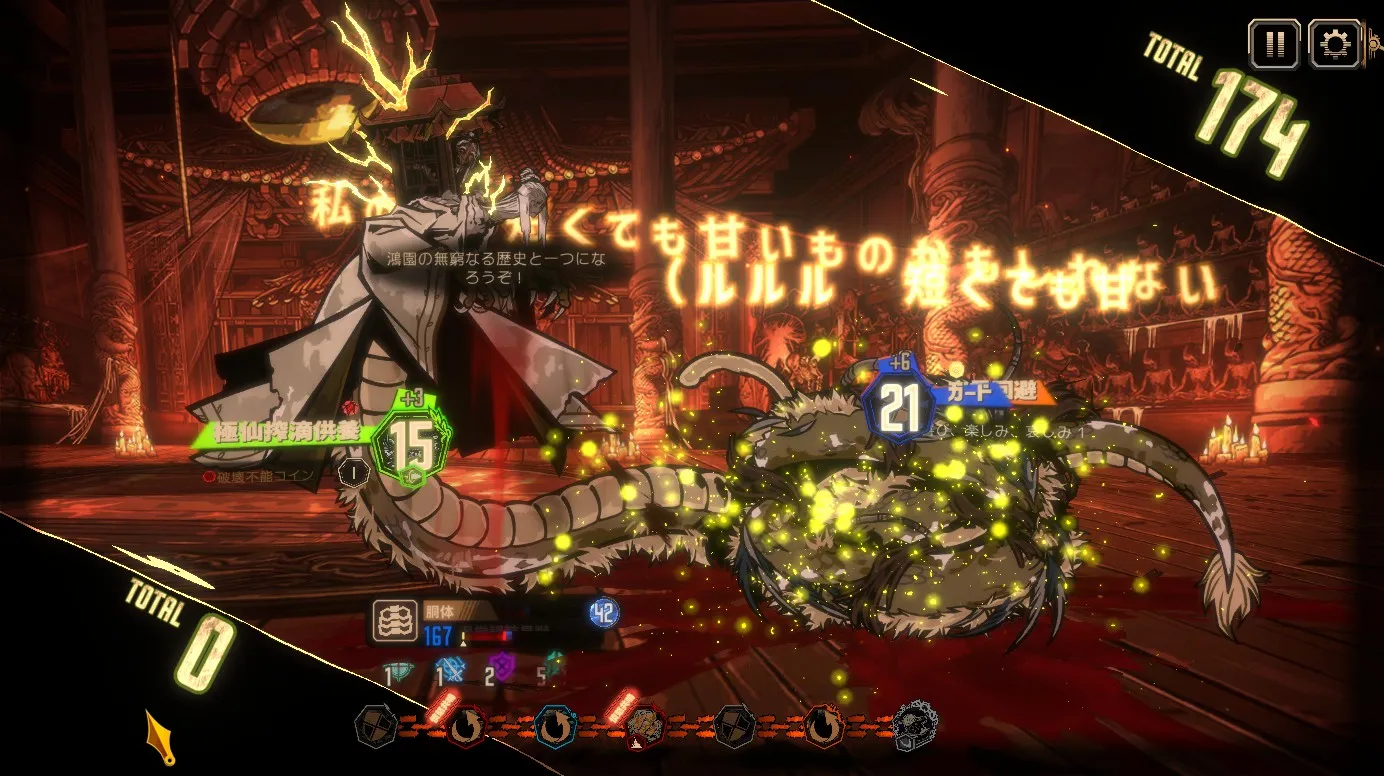Click the dragon skill icon in the chain
The width and height of the screenshot is (1384, 776).
coord(643,727)
